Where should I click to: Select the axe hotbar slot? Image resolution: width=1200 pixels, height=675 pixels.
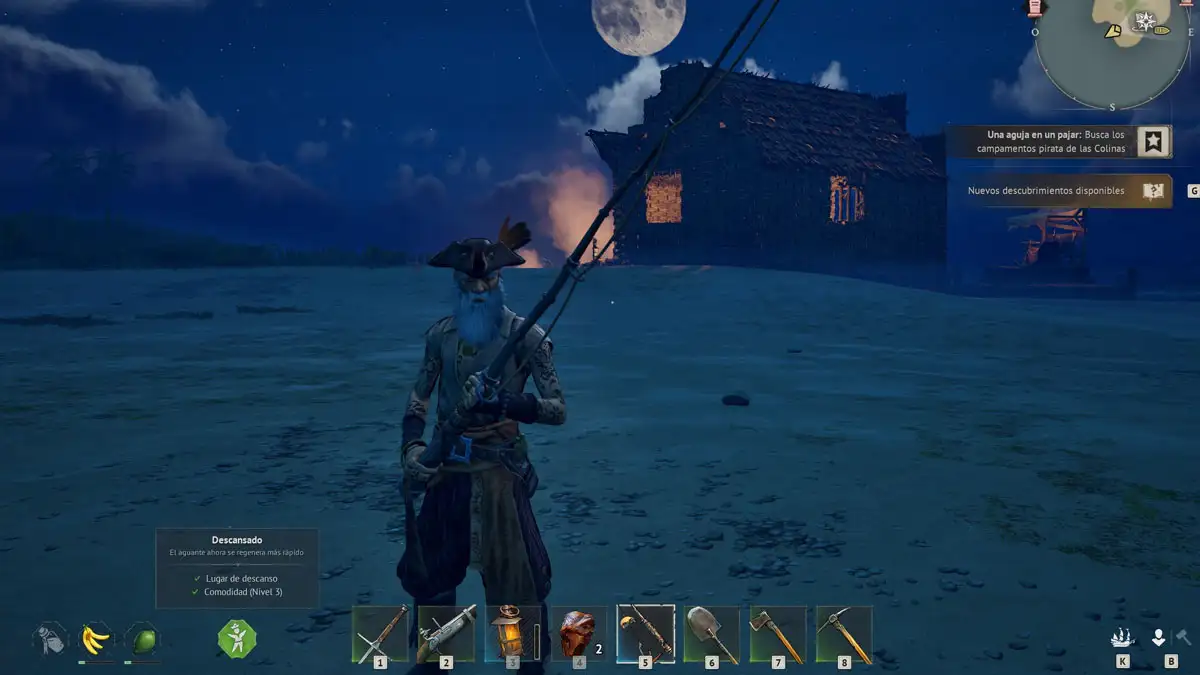(778, 634)
